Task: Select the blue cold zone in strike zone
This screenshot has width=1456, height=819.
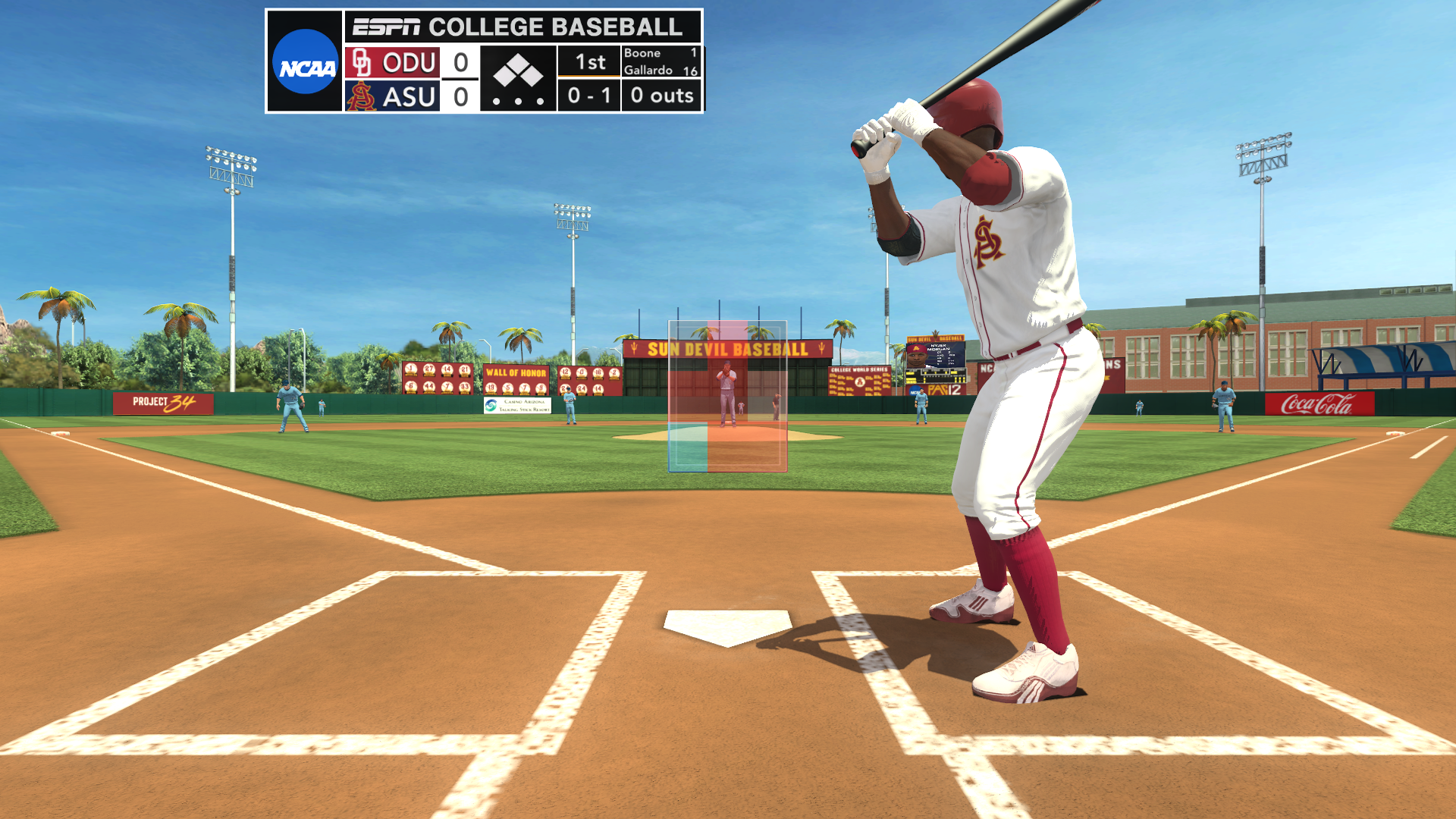Action: pyautogui.click(x=689, y=447)
